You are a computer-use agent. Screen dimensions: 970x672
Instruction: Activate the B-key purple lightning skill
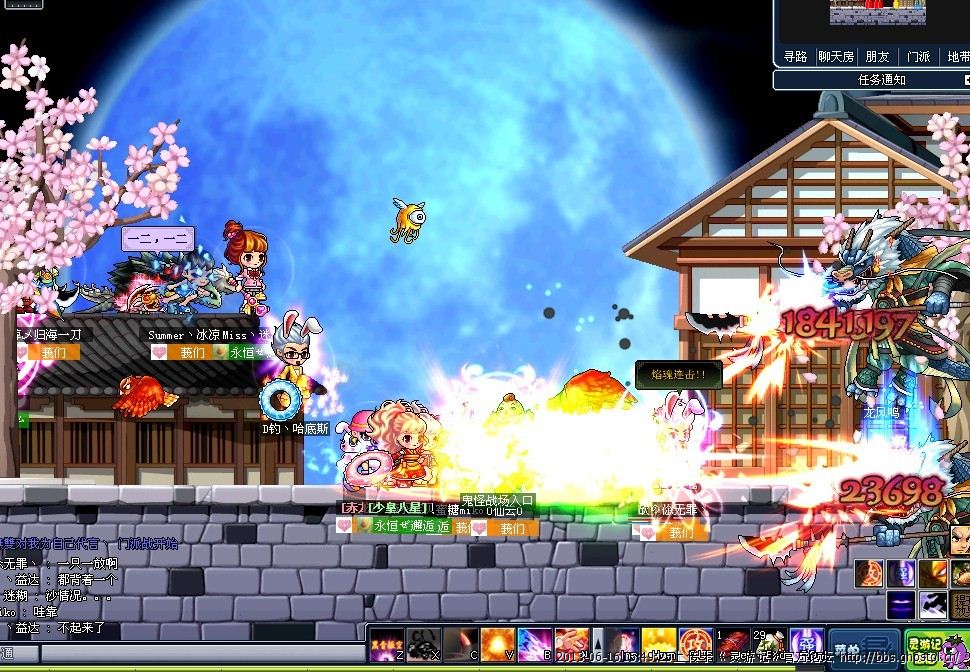pos(535,644)
